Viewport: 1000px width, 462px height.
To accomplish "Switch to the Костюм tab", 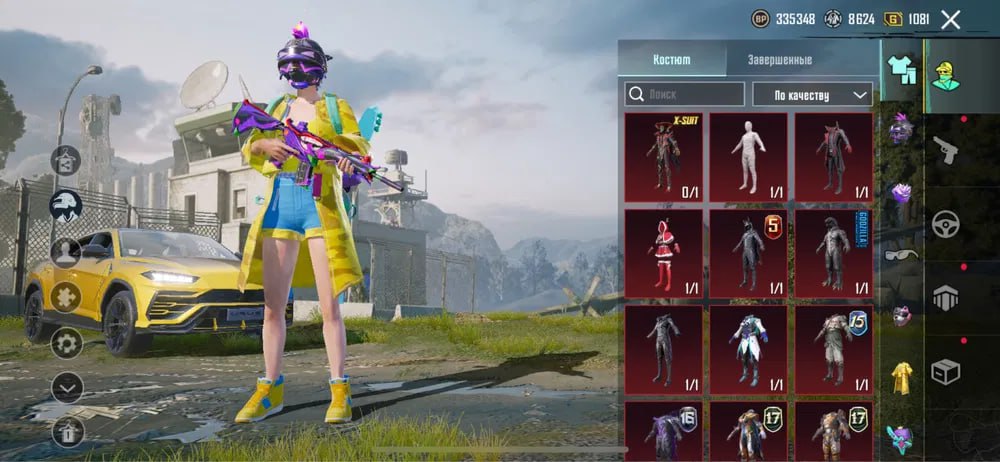I will (x=672, y=59).
